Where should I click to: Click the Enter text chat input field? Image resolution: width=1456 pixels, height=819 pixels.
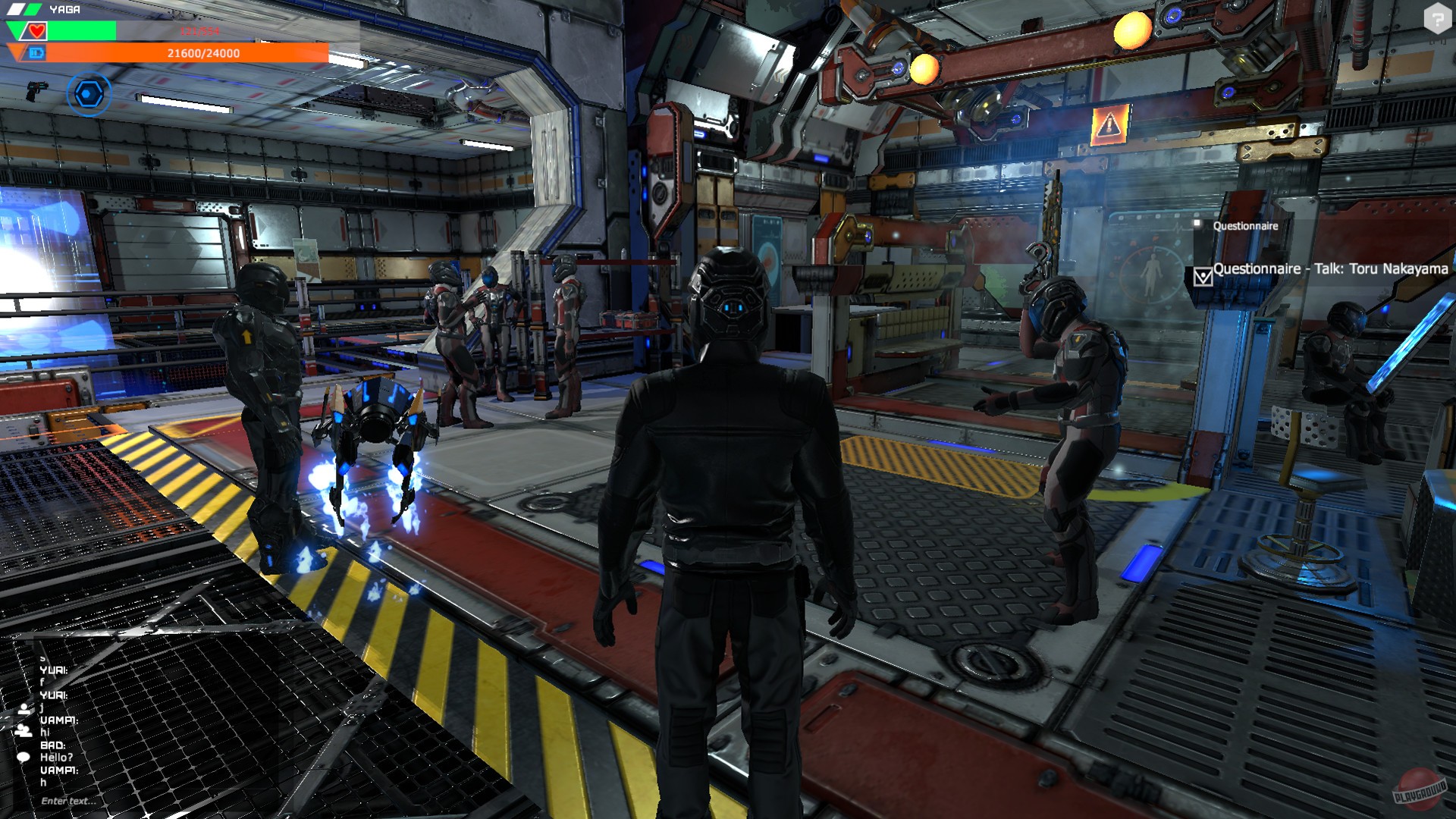(68, 800)
